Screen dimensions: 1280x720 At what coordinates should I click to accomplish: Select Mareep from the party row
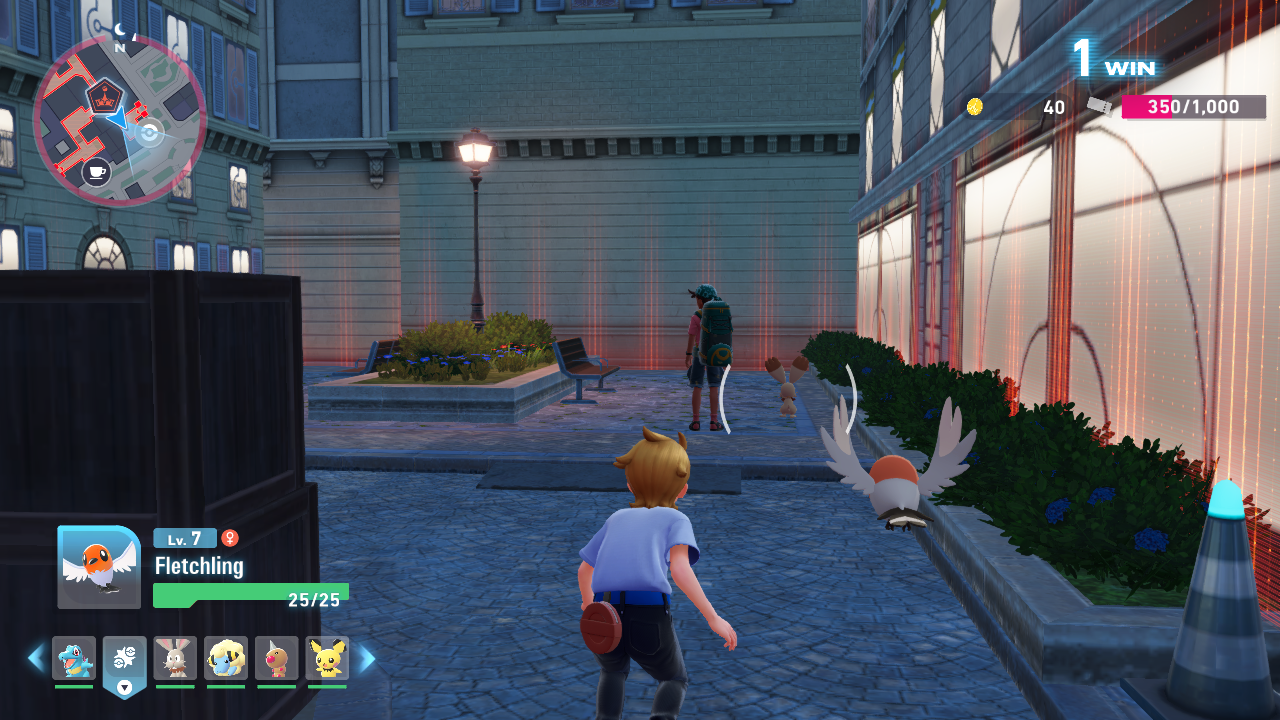click(x=226, y=658)
